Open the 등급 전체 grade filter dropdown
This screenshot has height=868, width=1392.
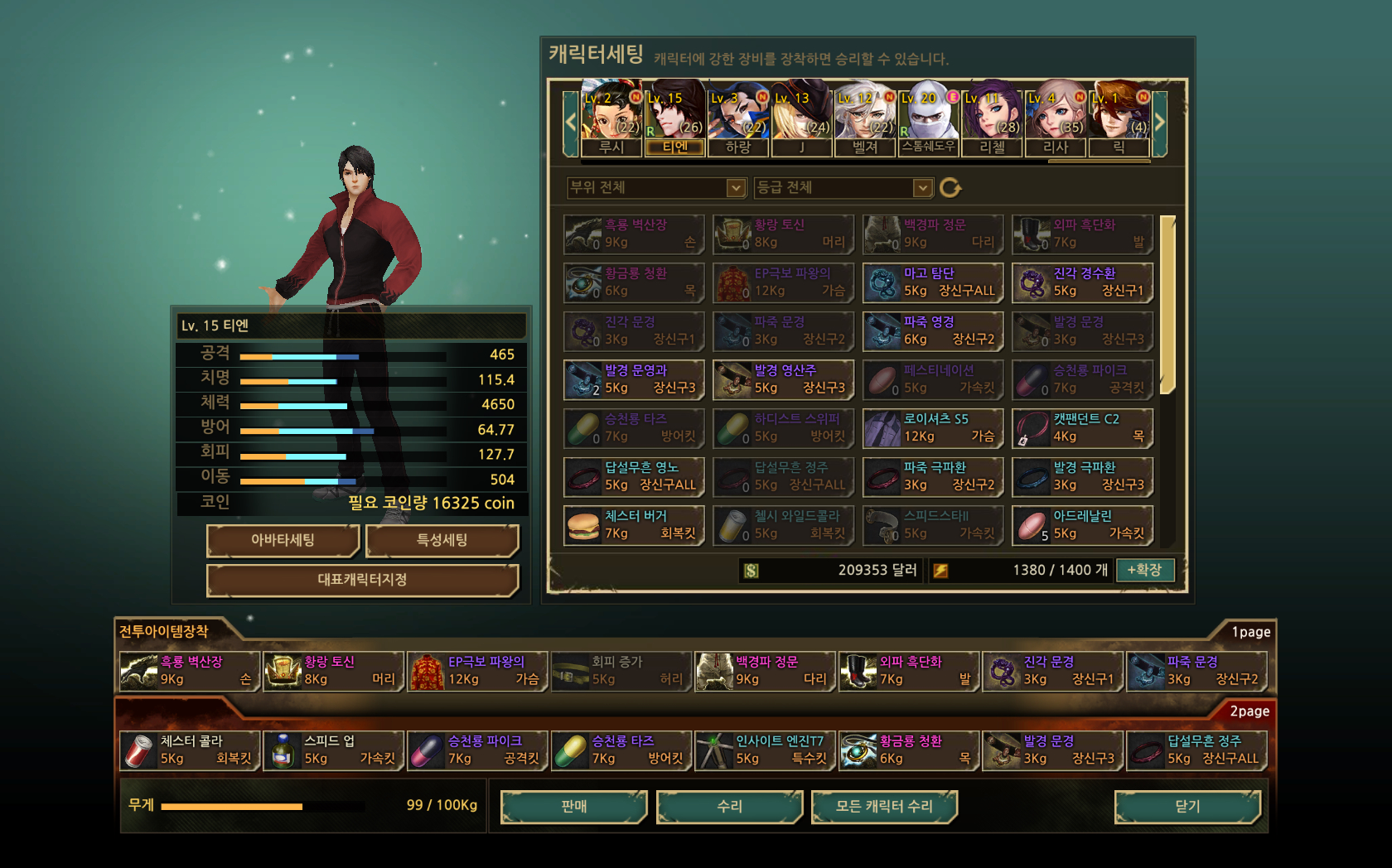click(x=922, y=188)
